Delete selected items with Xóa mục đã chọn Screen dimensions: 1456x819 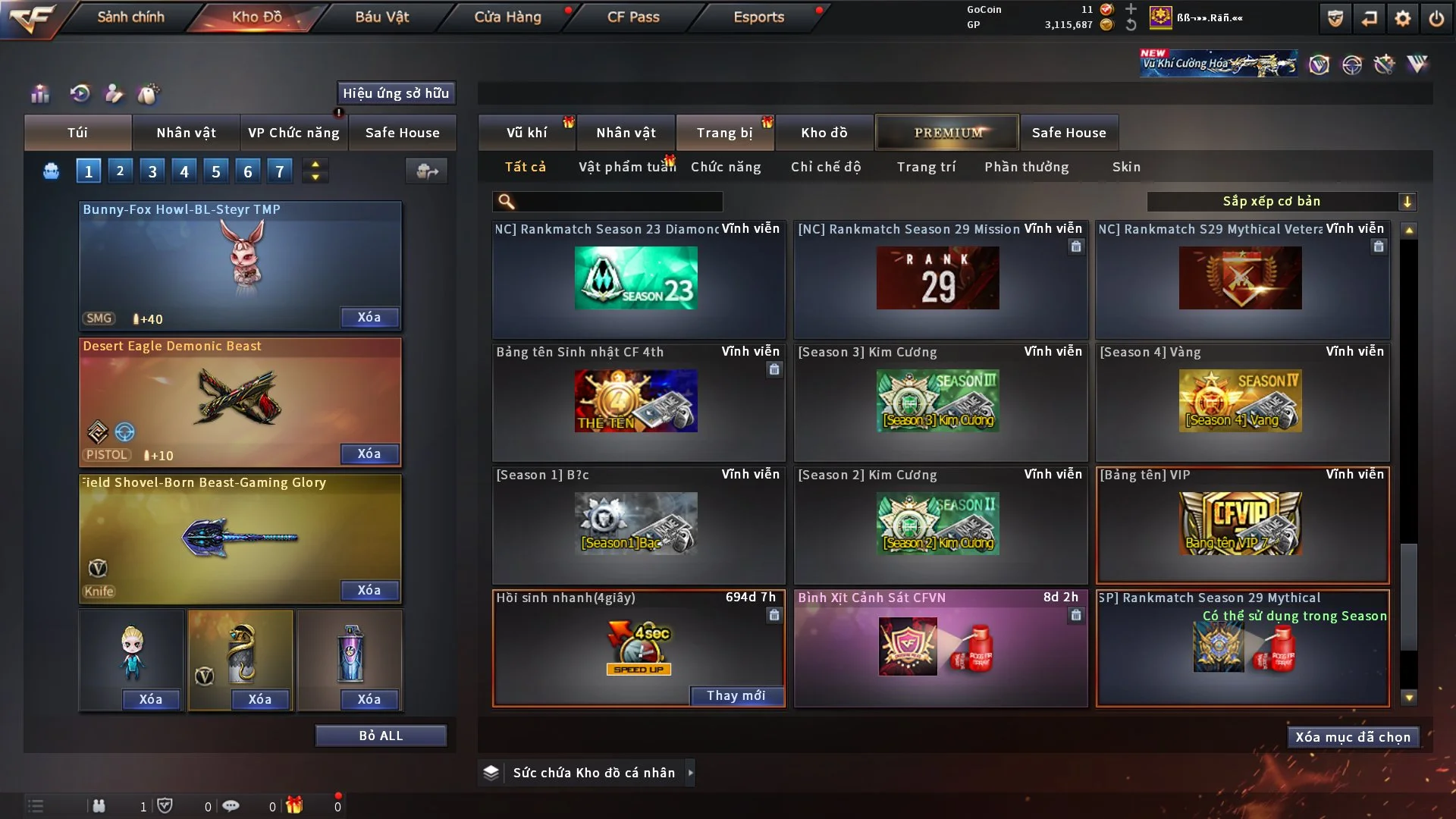pyautogui.click(x=1353, y=737)
